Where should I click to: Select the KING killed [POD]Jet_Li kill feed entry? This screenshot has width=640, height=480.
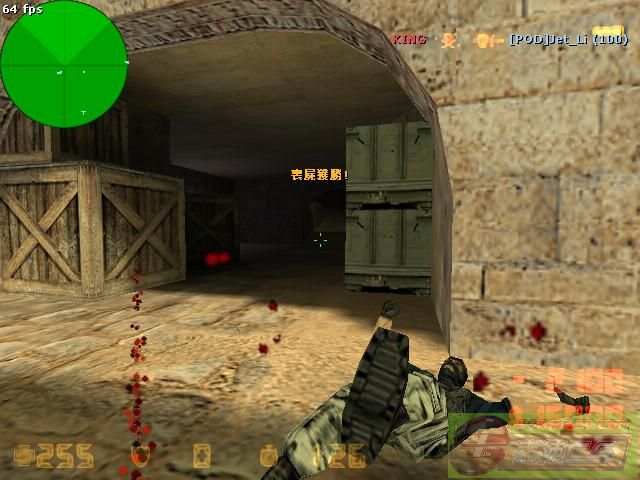(509, 40)
